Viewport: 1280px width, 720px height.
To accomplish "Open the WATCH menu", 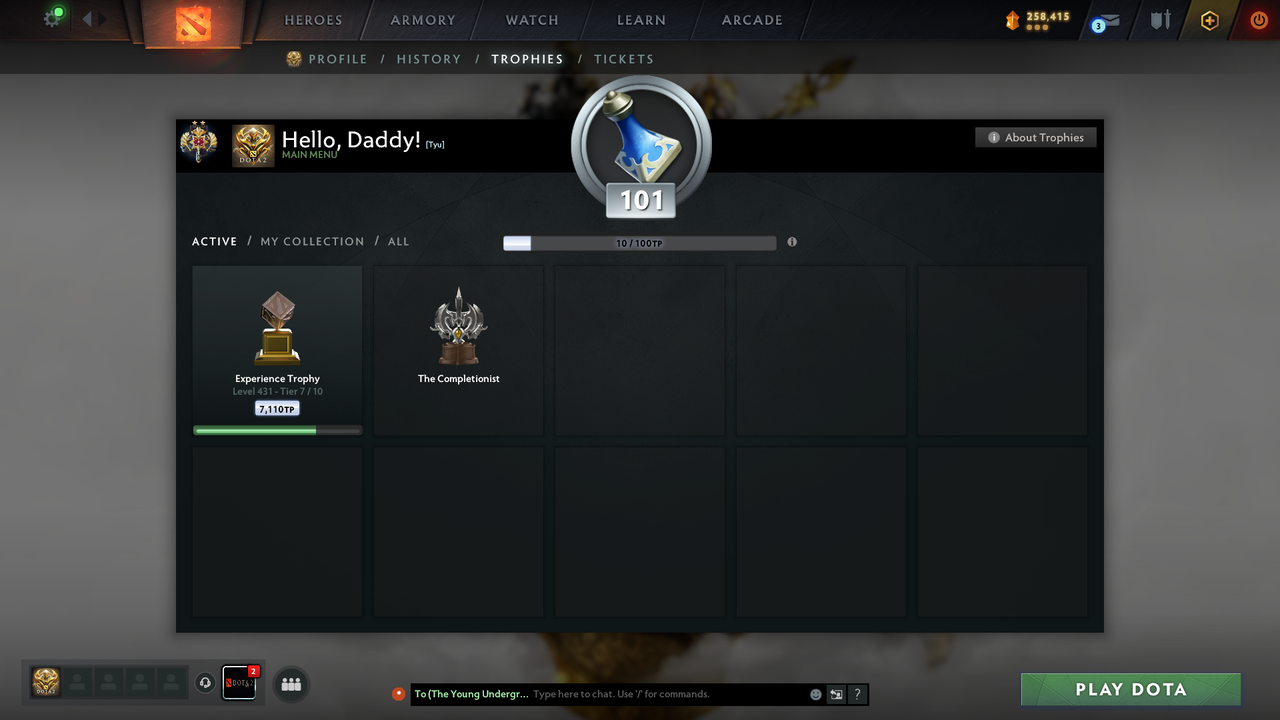I will tap(531, 20).
